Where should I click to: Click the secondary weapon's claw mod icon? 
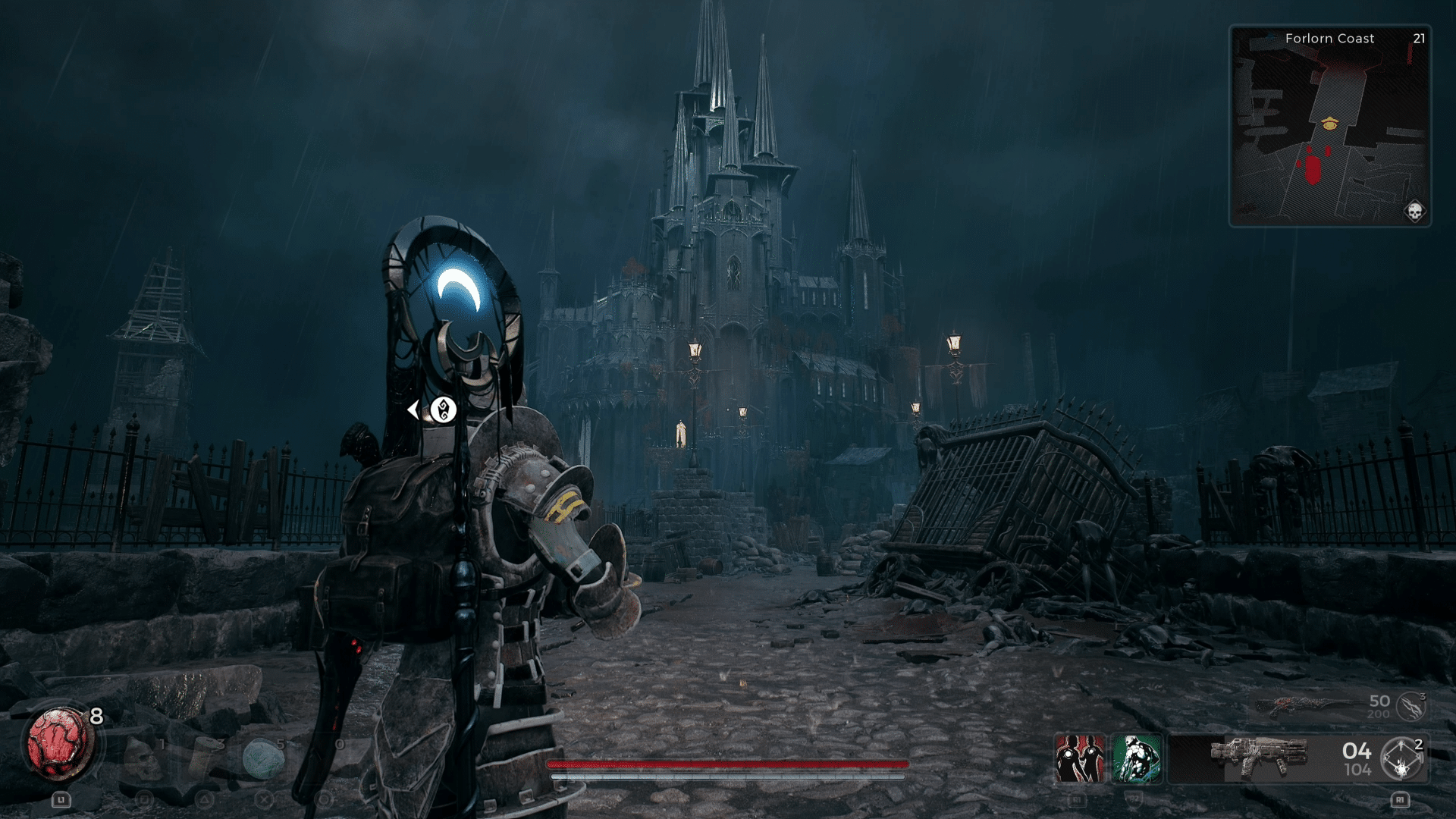[1410, 707]
